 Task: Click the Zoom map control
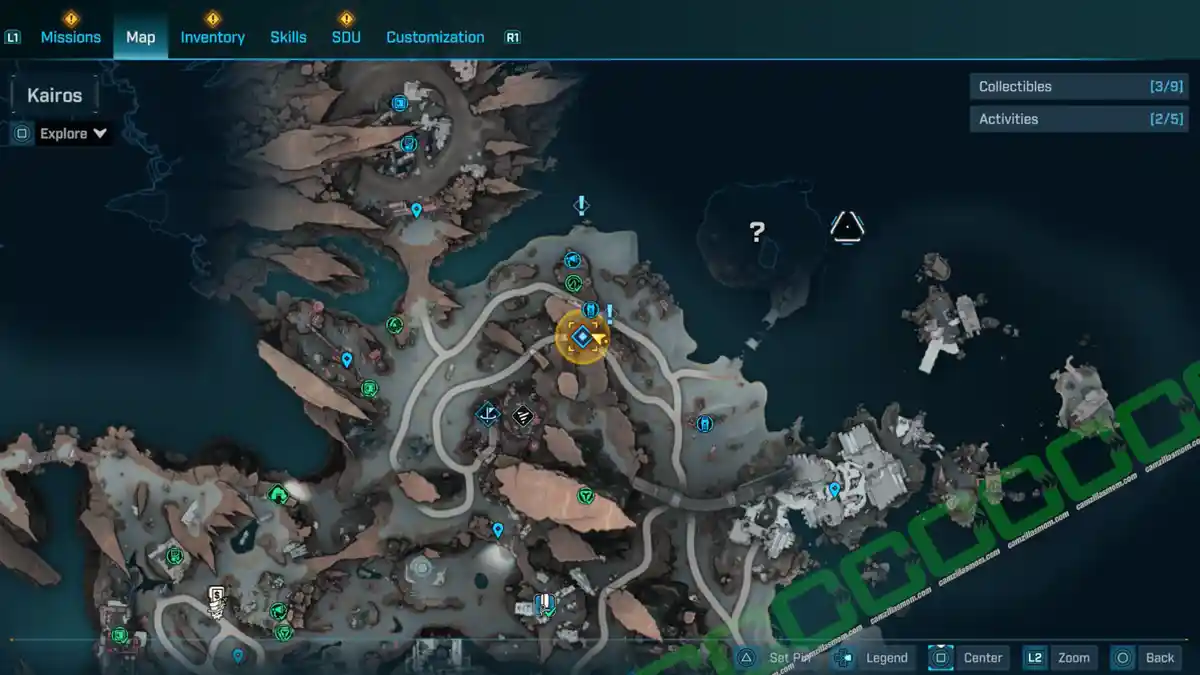[x=1072, y=657]
